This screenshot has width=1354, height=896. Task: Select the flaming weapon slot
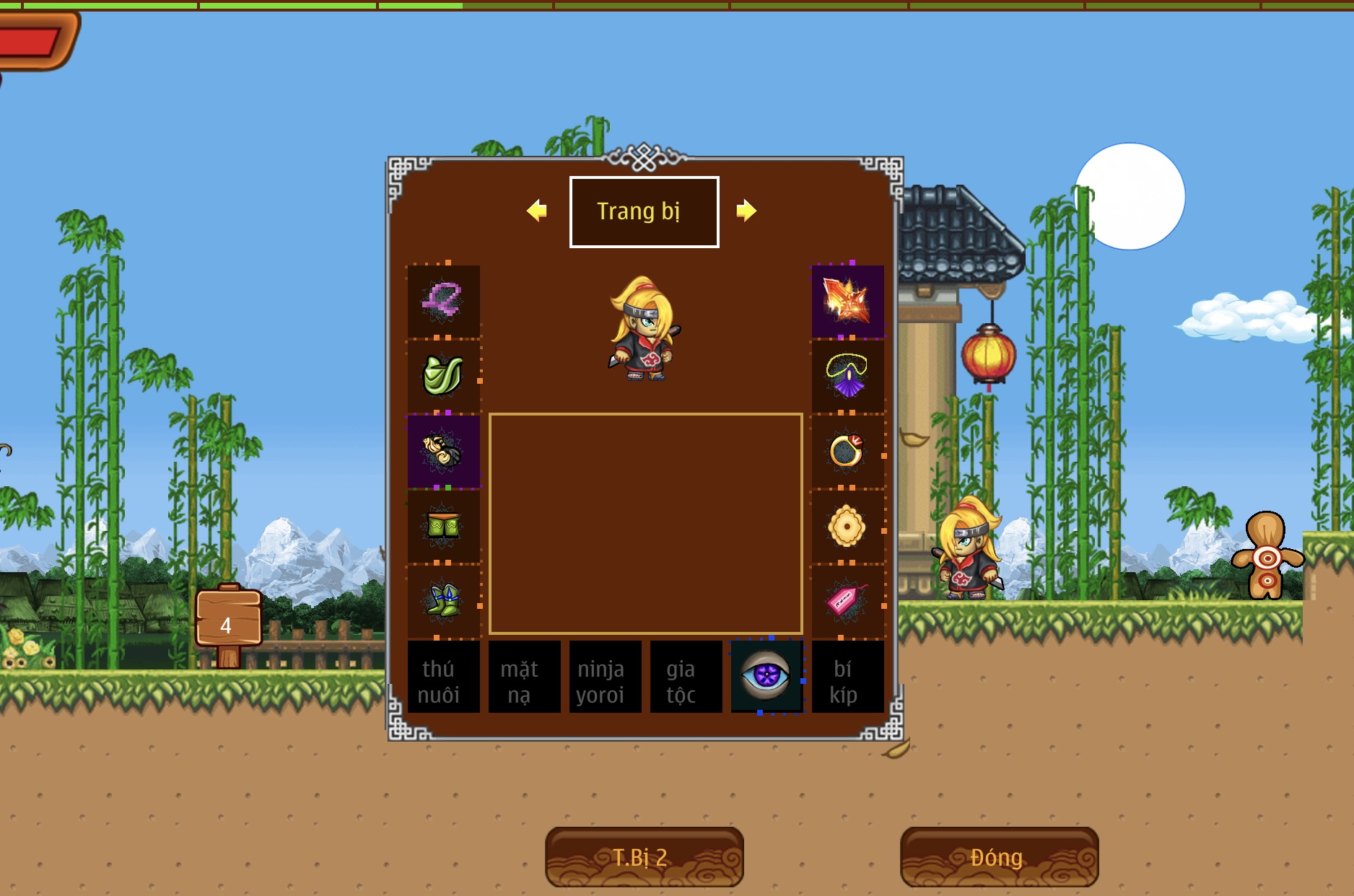click(847, 300)
